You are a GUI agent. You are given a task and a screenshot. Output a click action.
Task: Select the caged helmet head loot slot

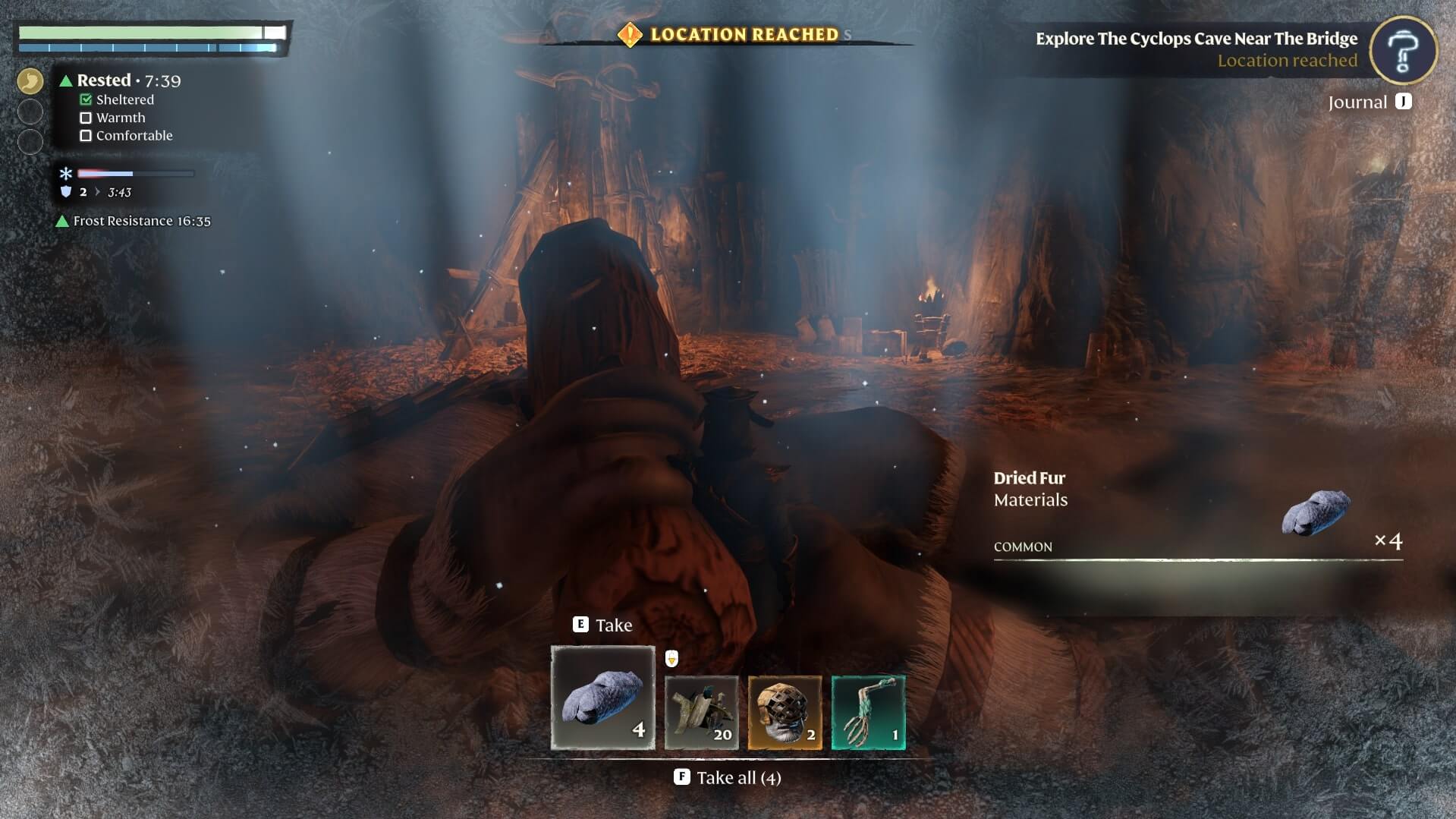coord(785,713)
